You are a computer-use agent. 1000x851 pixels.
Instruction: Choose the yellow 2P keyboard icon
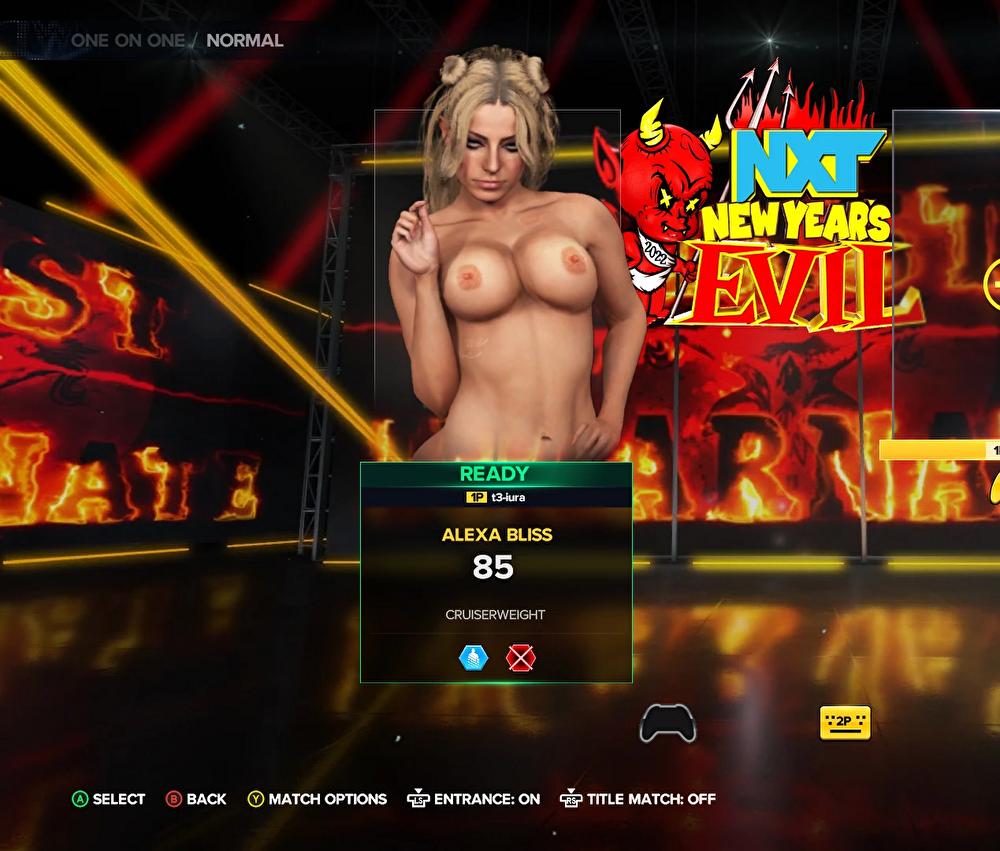coord(845,722)
